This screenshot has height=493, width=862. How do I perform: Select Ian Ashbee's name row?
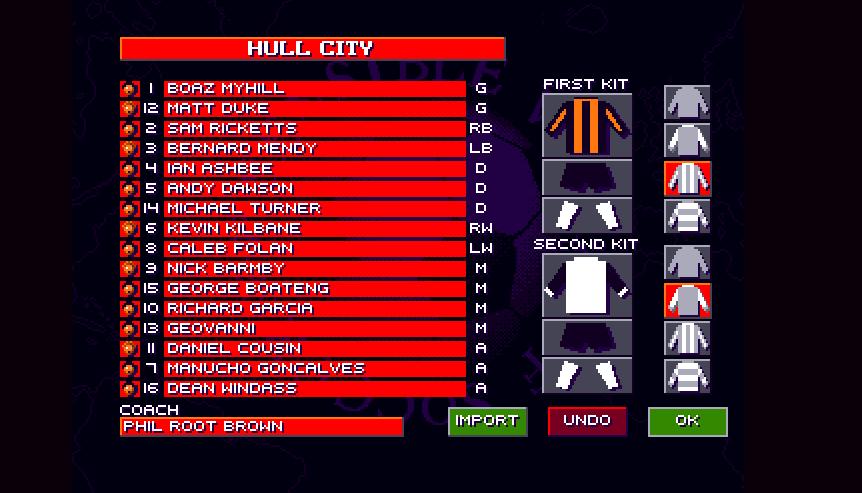click(x=314, y=169)
